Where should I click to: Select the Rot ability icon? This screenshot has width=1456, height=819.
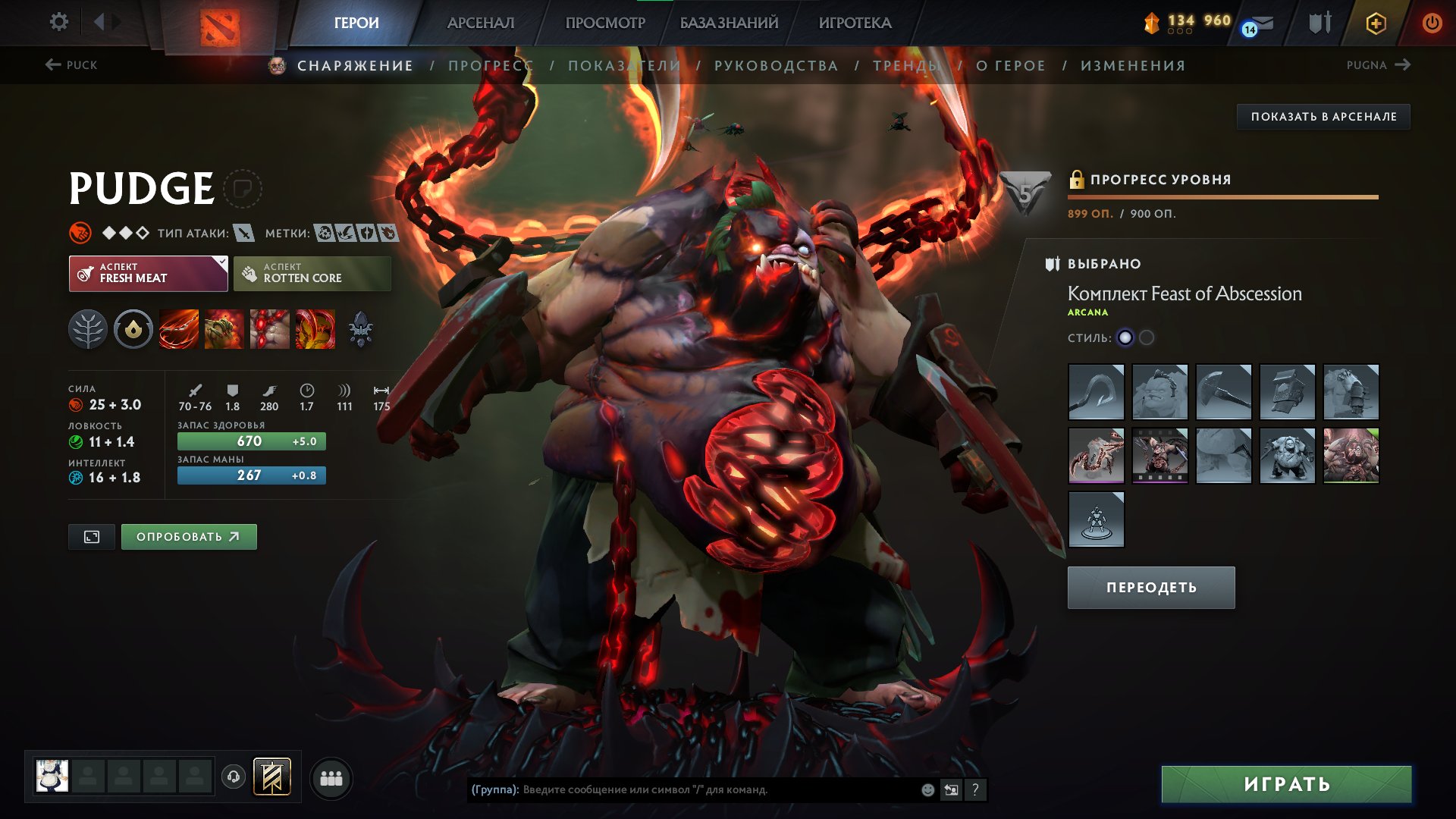pos(224,328)
